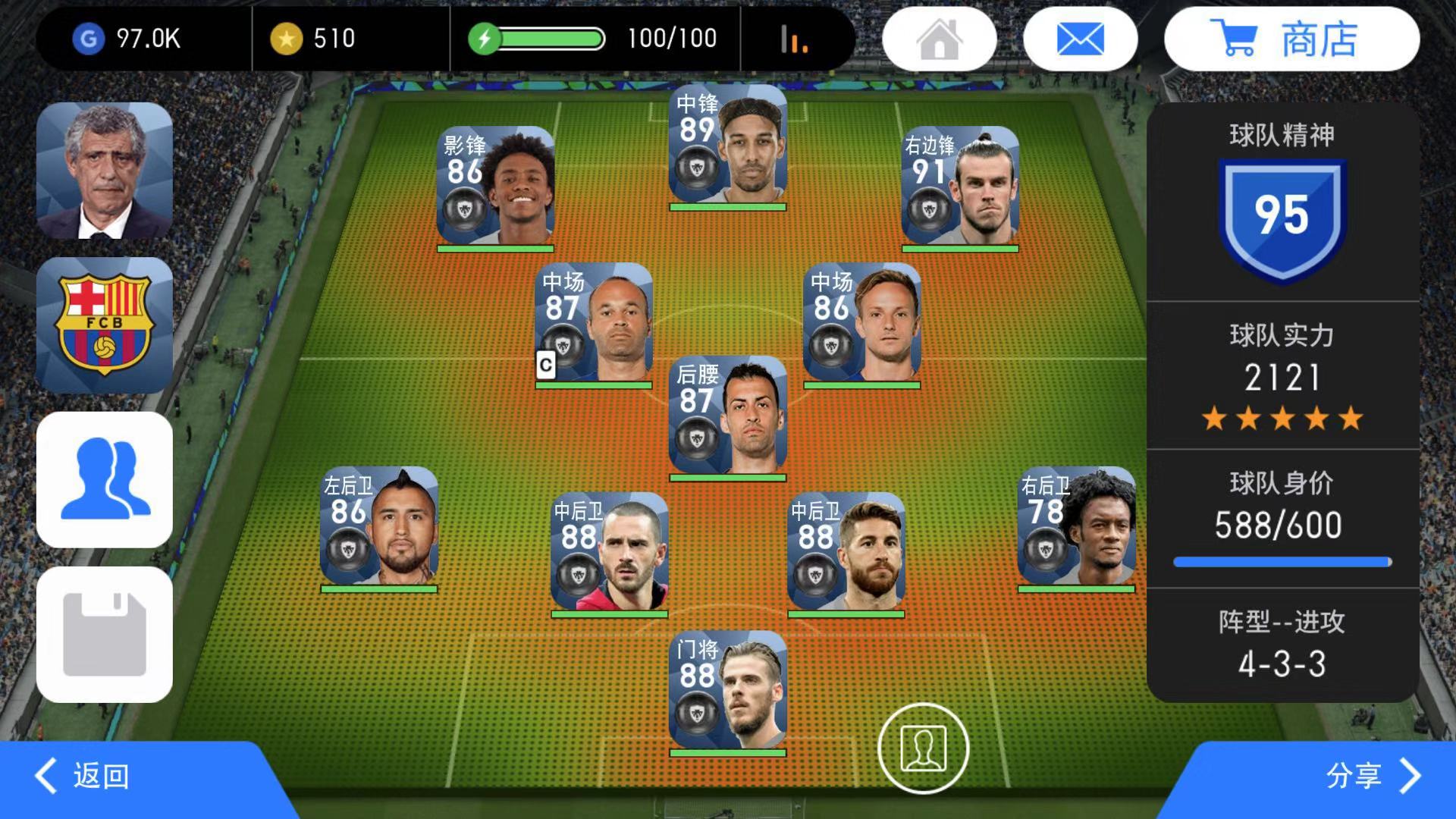Open the mail inbox

[1080, 39]
